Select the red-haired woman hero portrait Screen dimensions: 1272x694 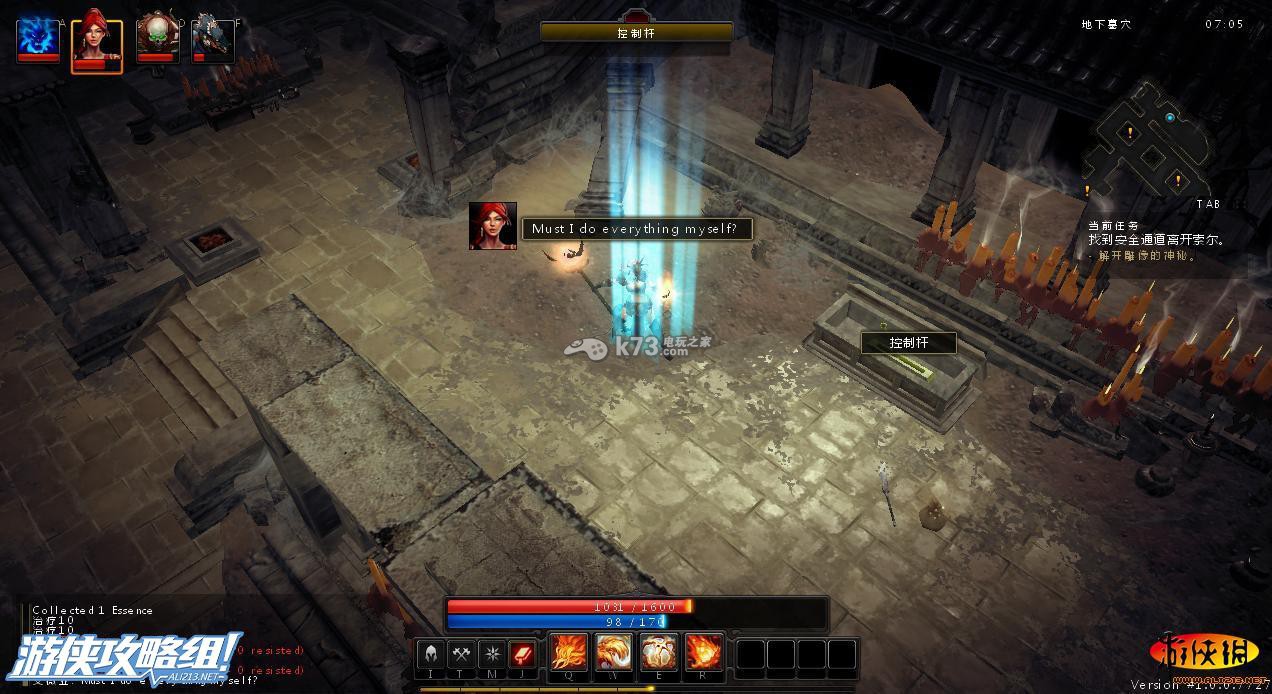click(x=97, y=40)
